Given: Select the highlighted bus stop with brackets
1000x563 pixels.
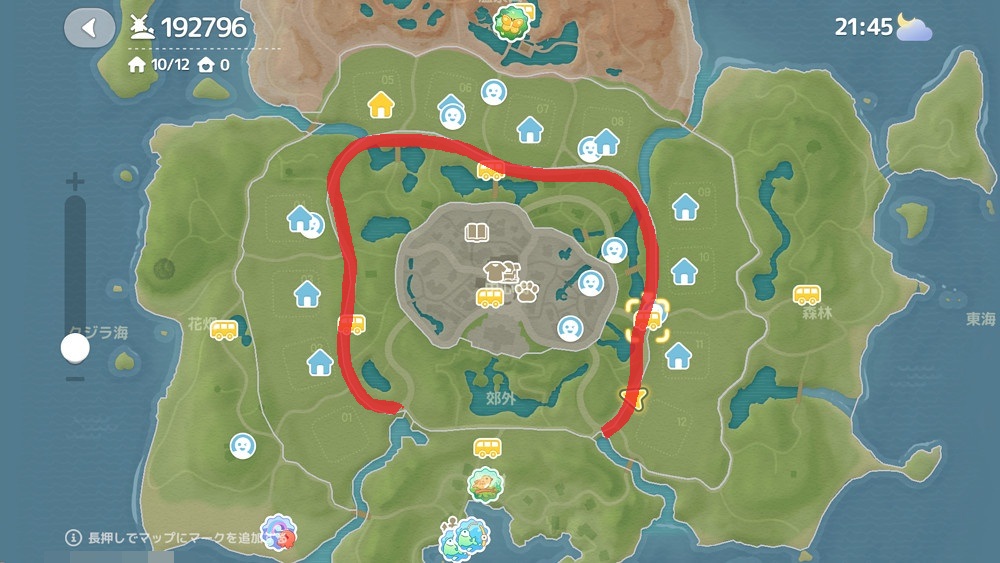Looking at the screenshot, I should (x=648, y=320).
